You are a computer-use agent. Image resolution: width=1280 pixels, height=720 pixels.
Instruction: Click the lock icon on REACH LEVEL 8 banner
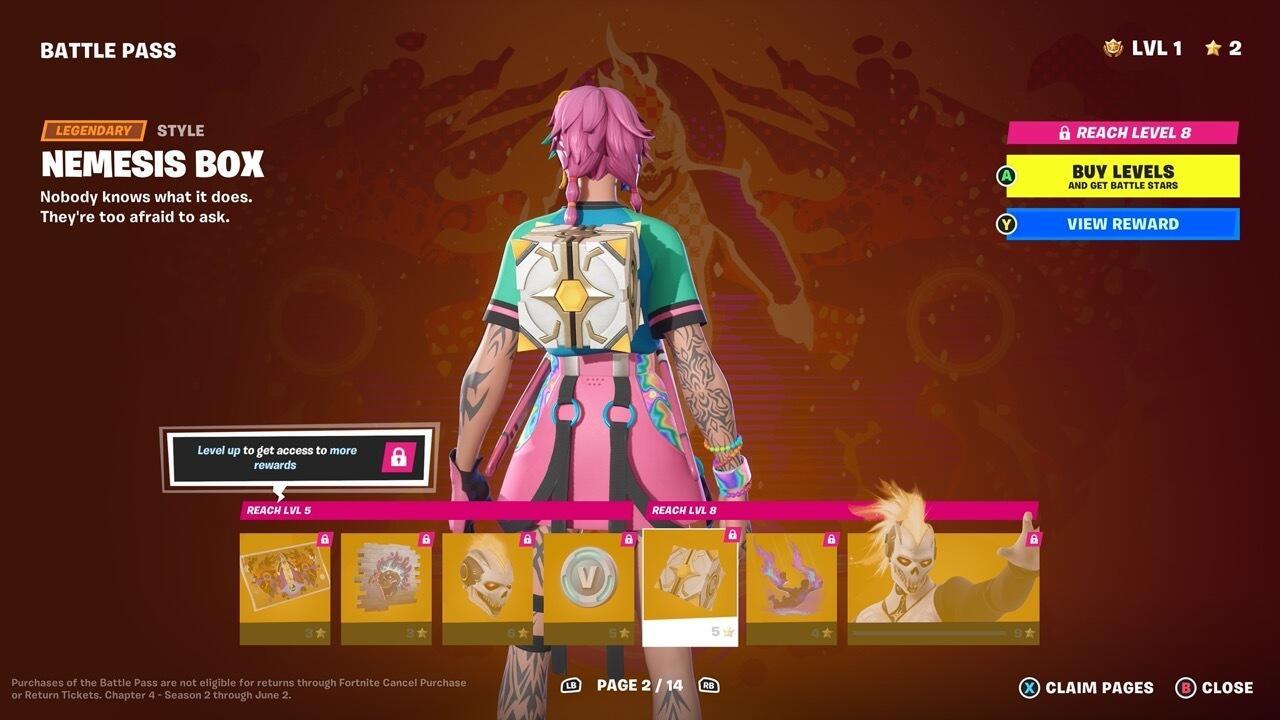coord(1063,131)
